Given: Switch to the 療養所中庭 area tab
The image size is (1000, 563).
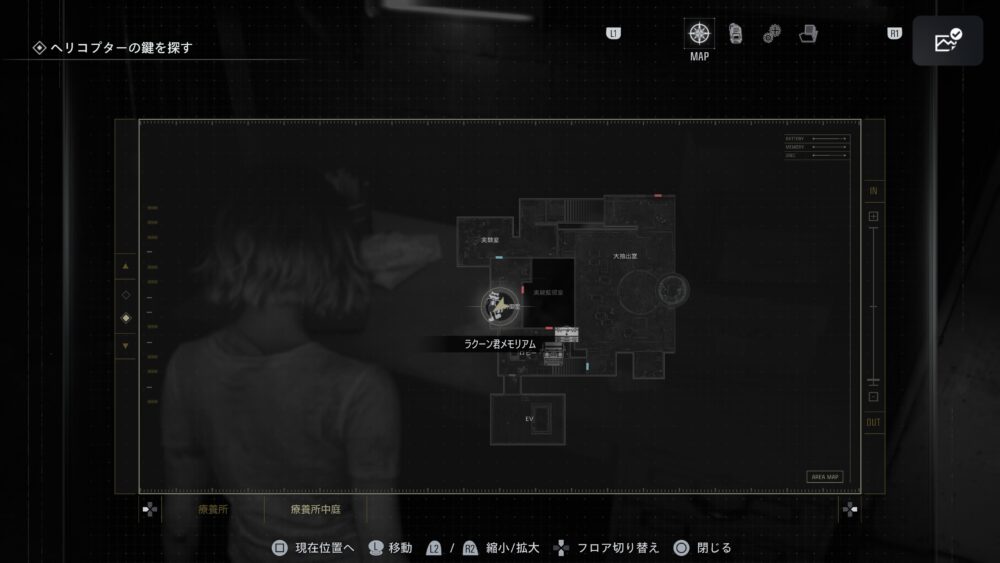Looking at the screenshot, I should click(x=314, y=509).
